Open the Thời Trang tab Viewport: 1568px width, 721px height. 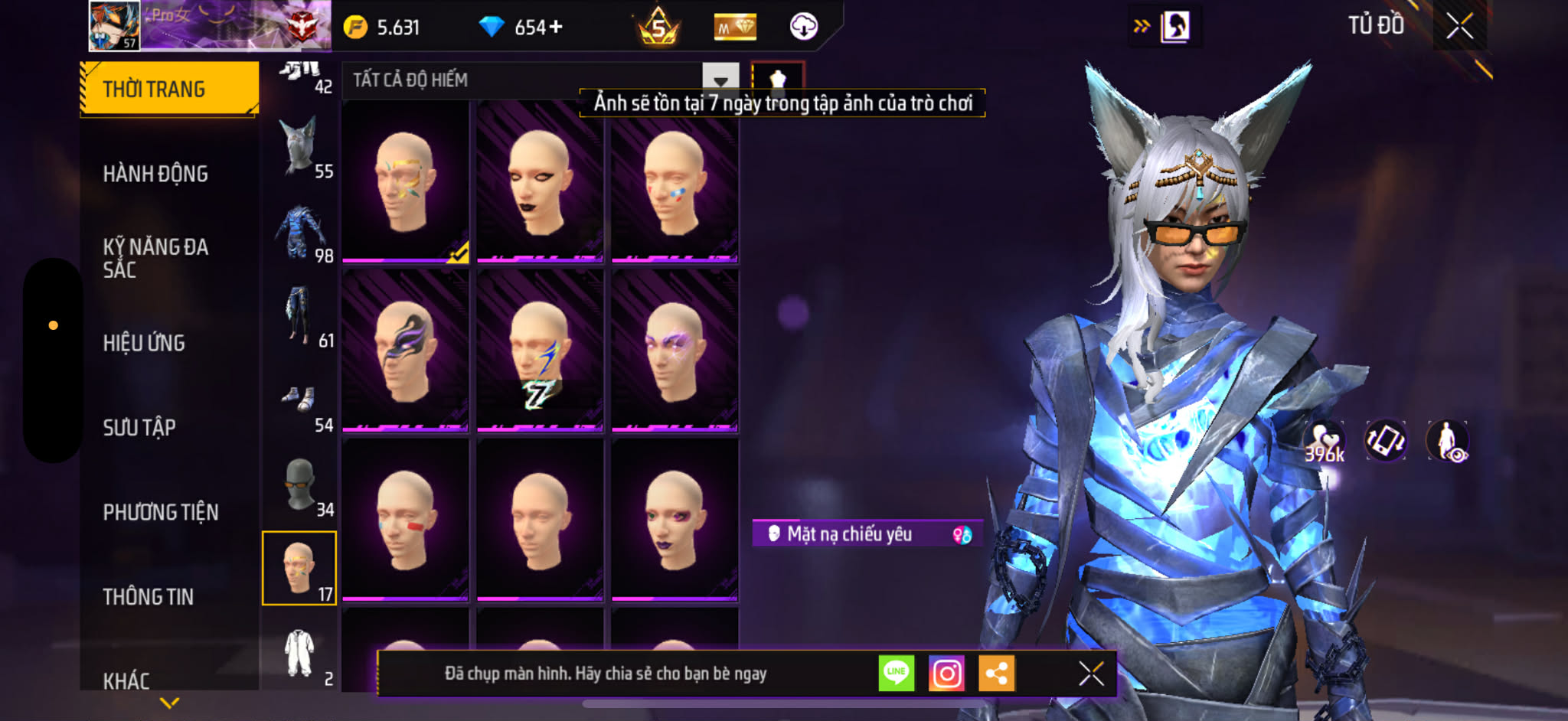pyautogui.click(x=169, y=89)
